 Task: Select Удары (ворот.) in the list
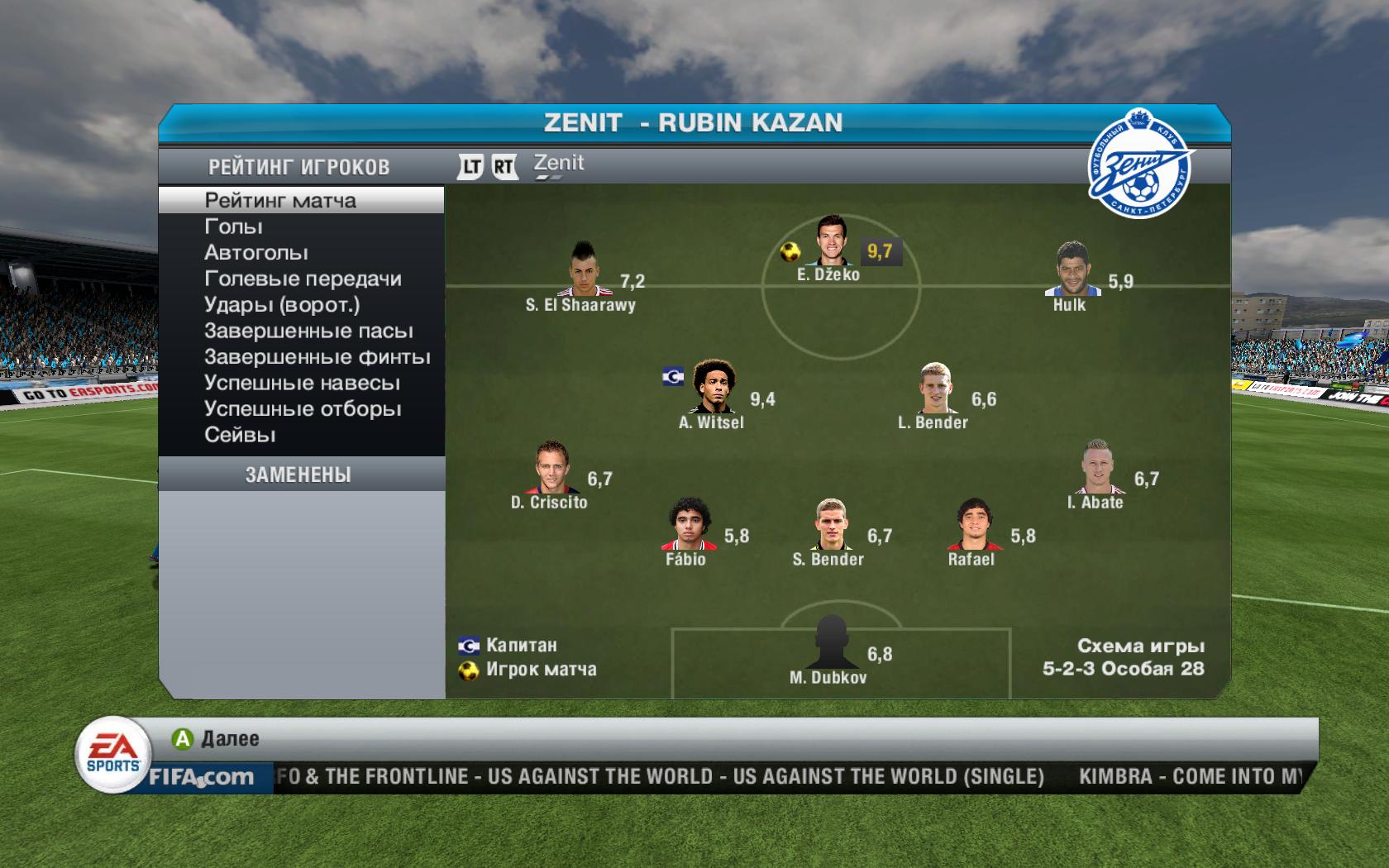point(282,305)
